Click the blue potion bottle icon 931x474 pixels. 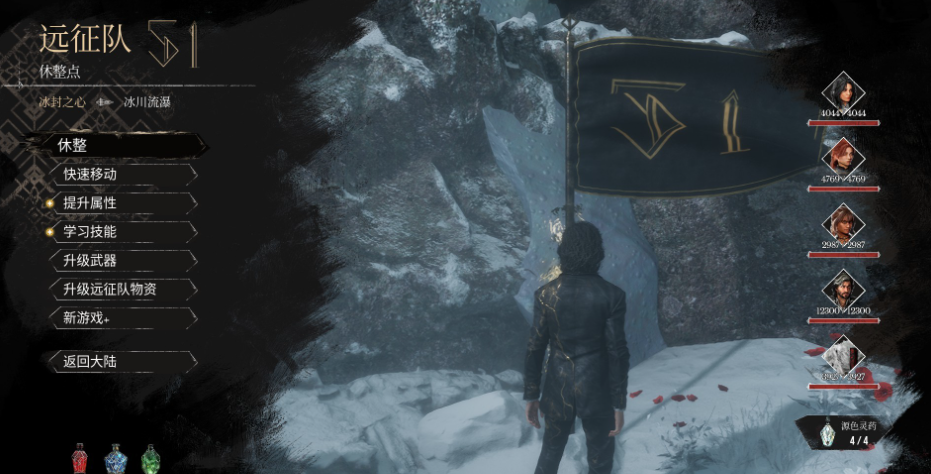pos(116,459)
